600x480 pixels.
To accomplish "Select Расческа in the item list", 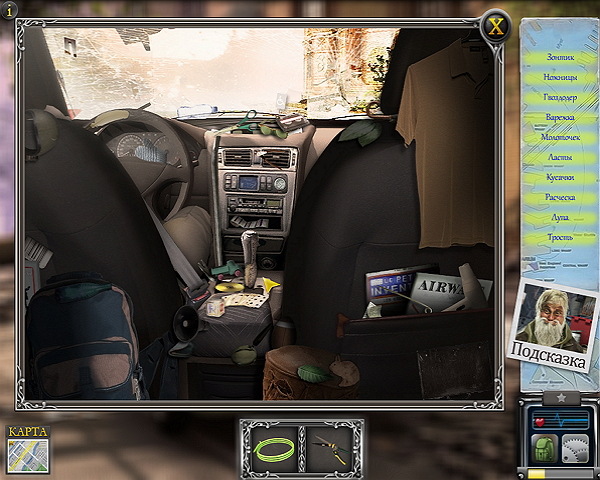I will (x=560, y=198).
